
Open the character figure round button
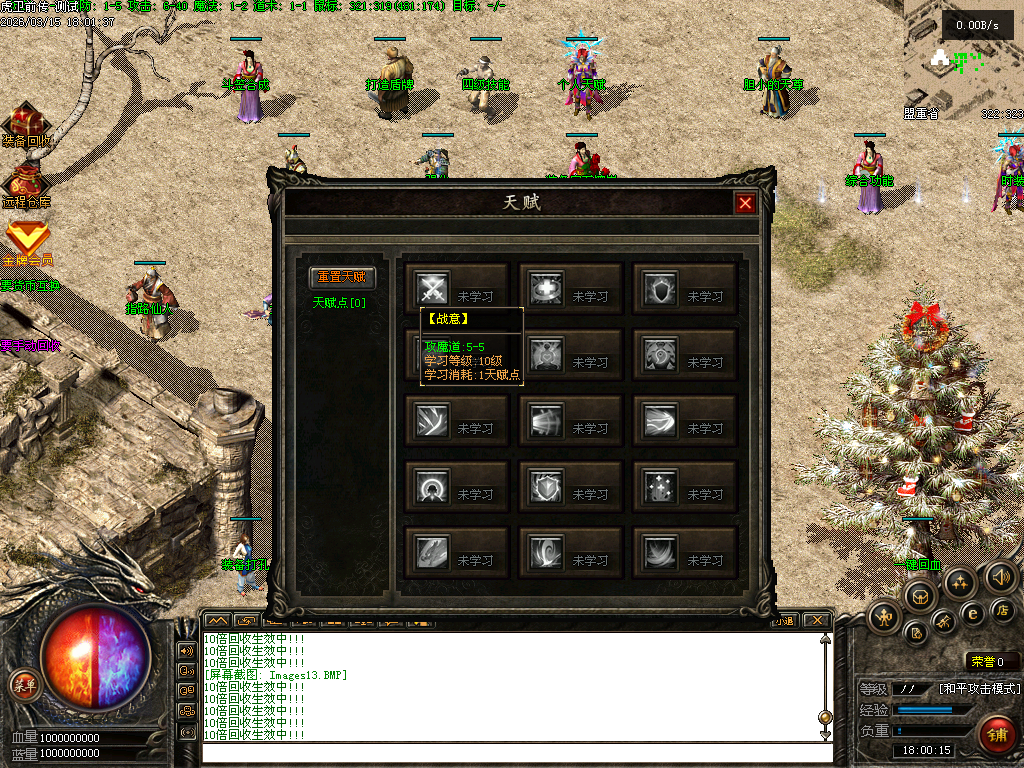(x=885, y=618)
